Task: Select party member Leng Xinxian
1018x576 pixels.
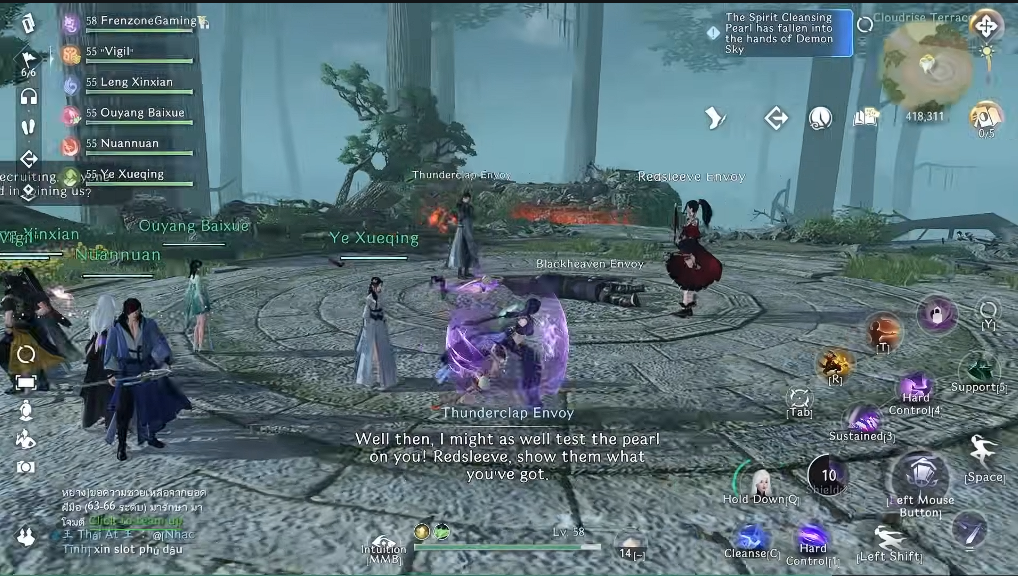Action: pos(130,83)
